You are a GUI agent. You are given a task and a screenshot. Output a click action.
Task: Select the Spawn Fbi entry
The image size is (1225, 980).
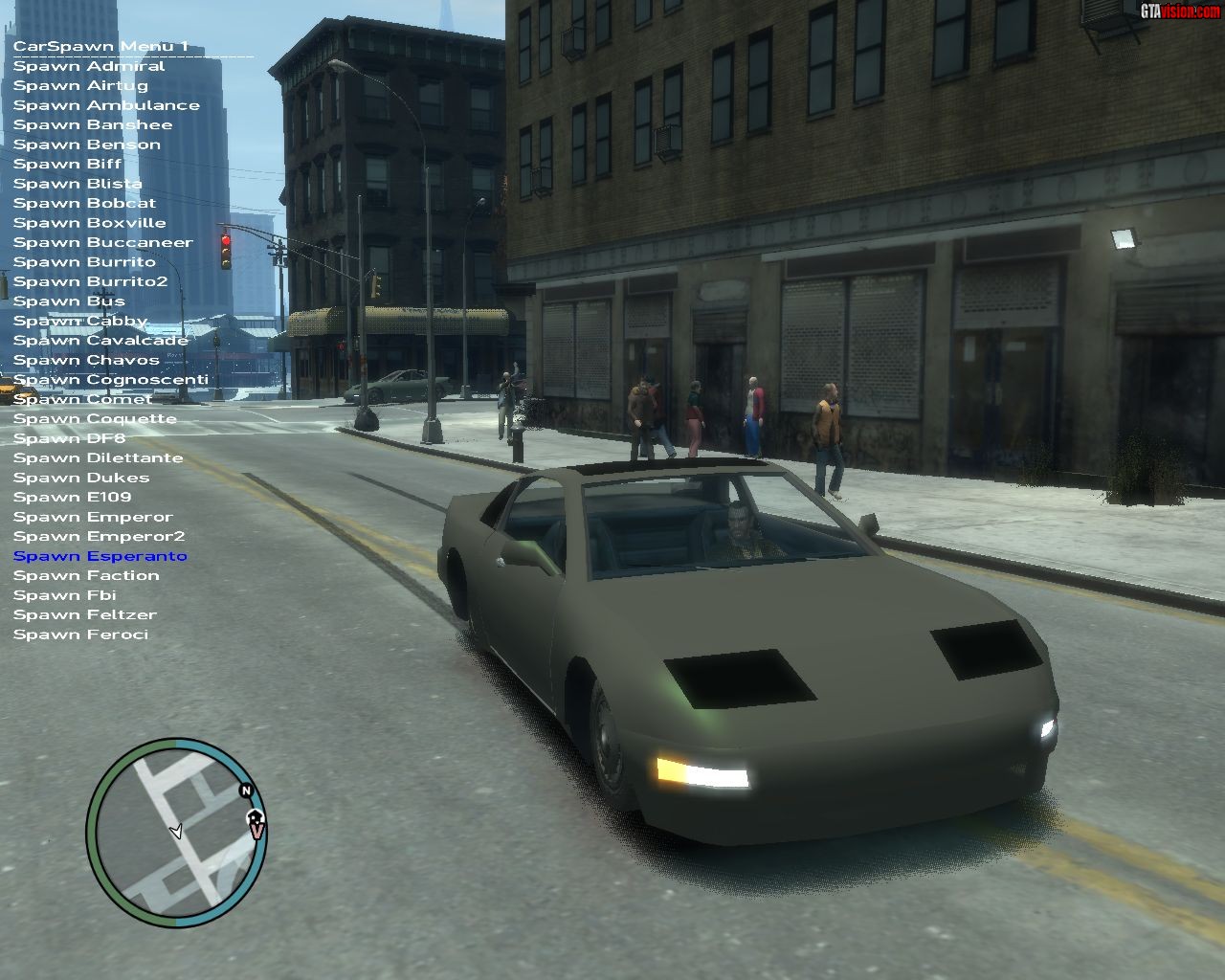click(64, 595)
